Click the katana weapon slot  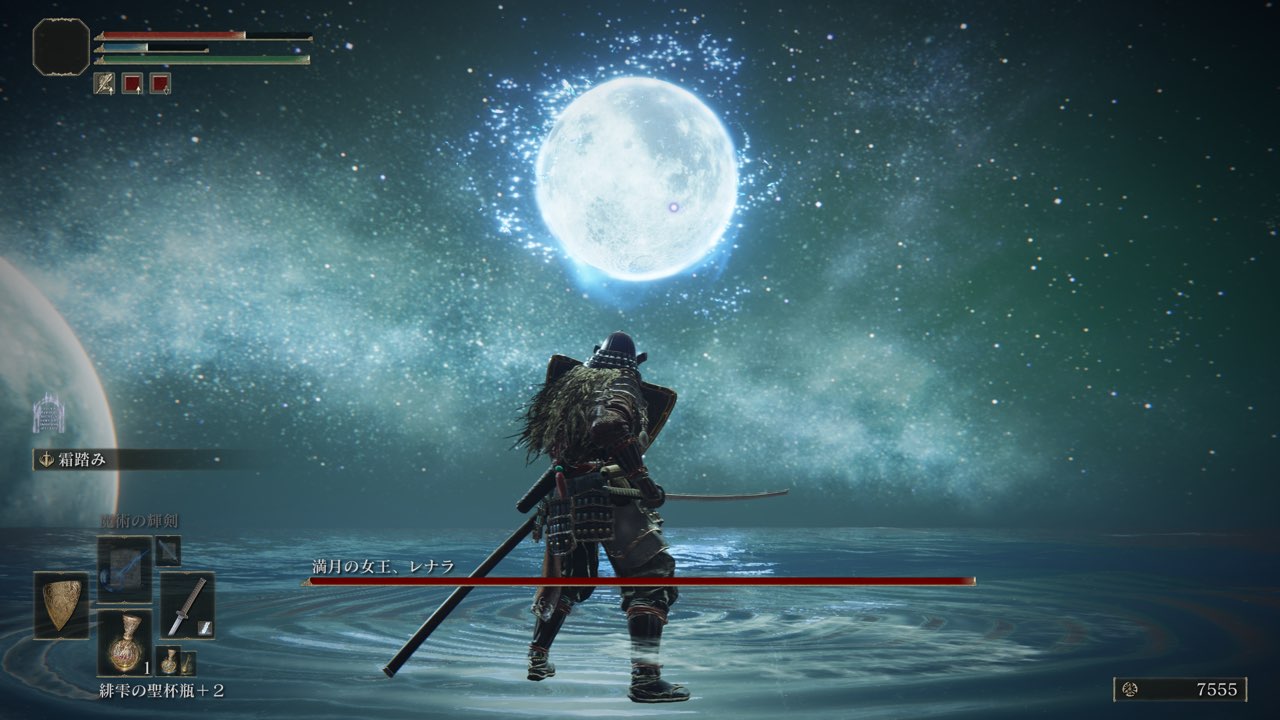coord(187,605)
